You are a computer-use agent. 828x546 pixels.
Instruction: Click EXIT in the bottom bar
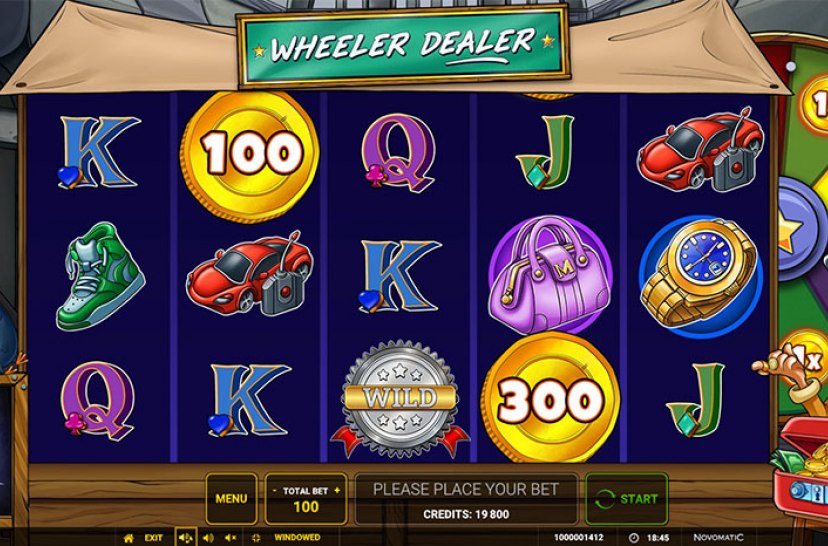tap(153, 538)
